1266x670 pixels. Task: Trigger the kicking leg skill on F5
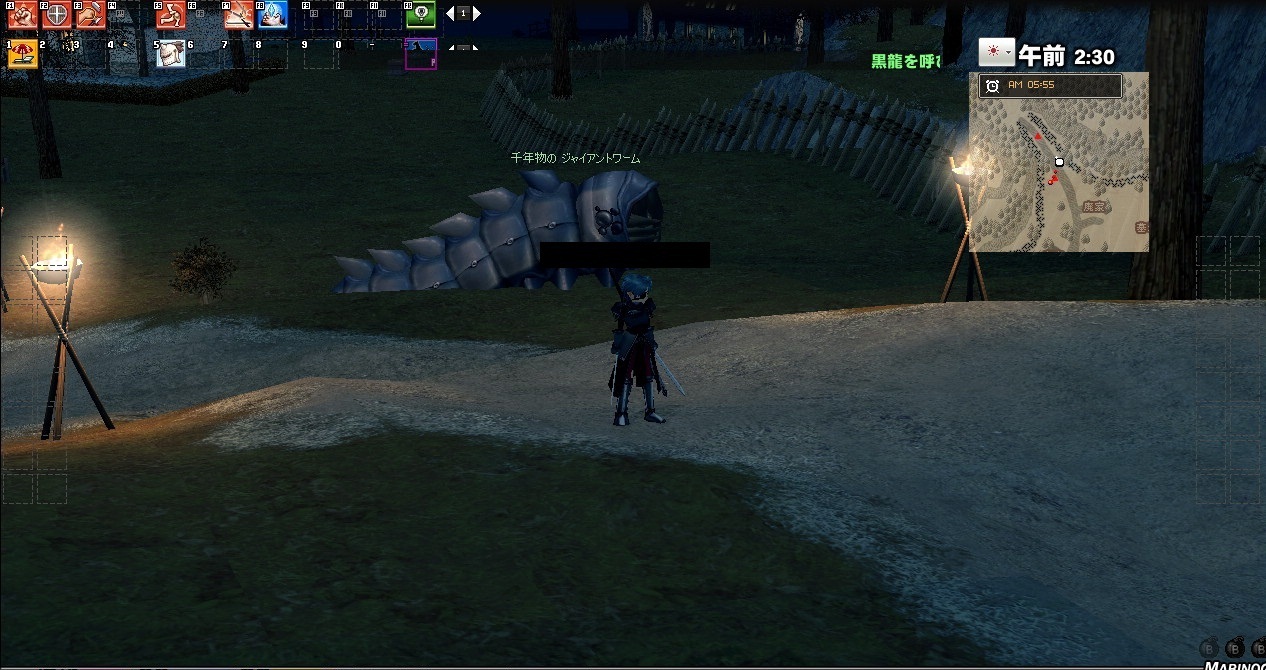(x=171, y=15)
